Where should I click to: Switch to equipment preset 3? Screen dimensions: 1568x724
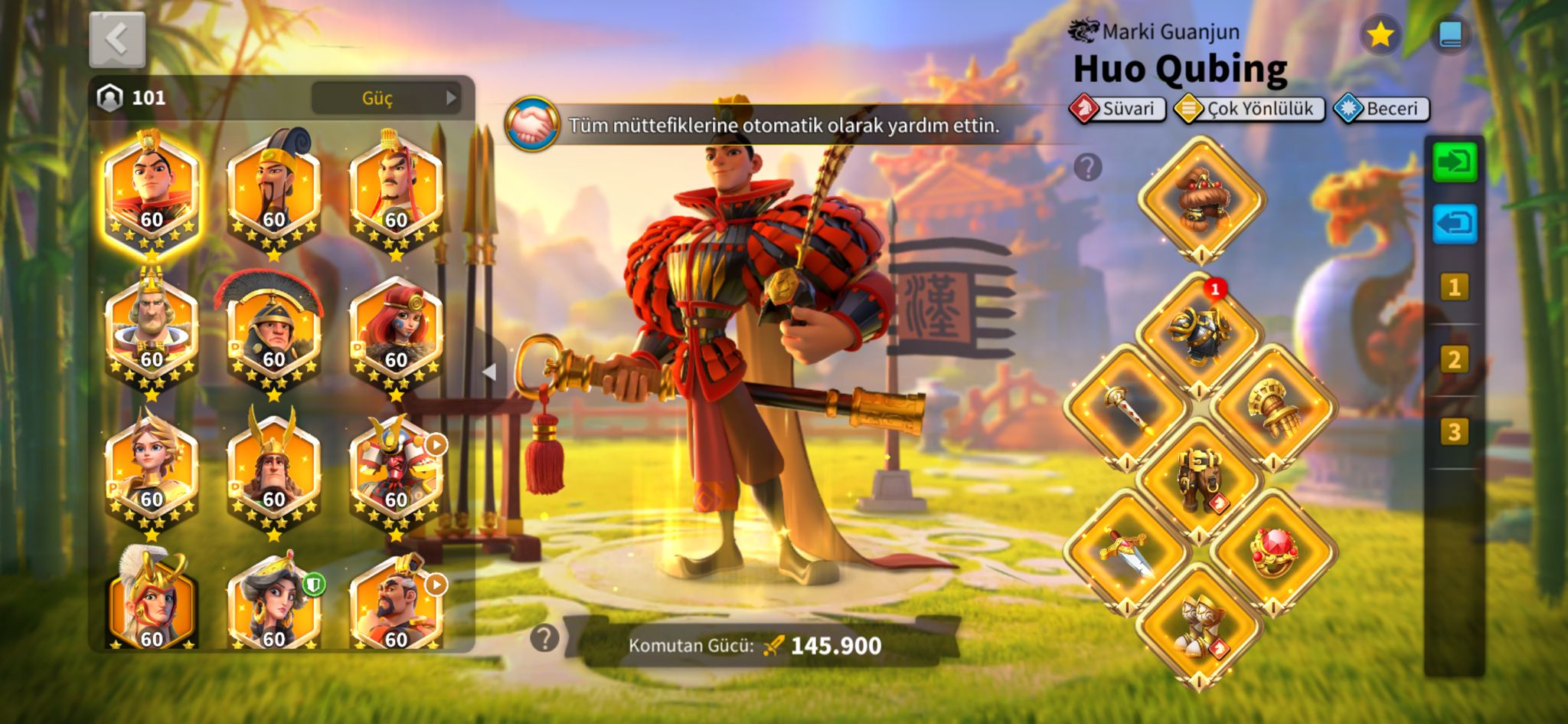click(x=1454, y=432)
